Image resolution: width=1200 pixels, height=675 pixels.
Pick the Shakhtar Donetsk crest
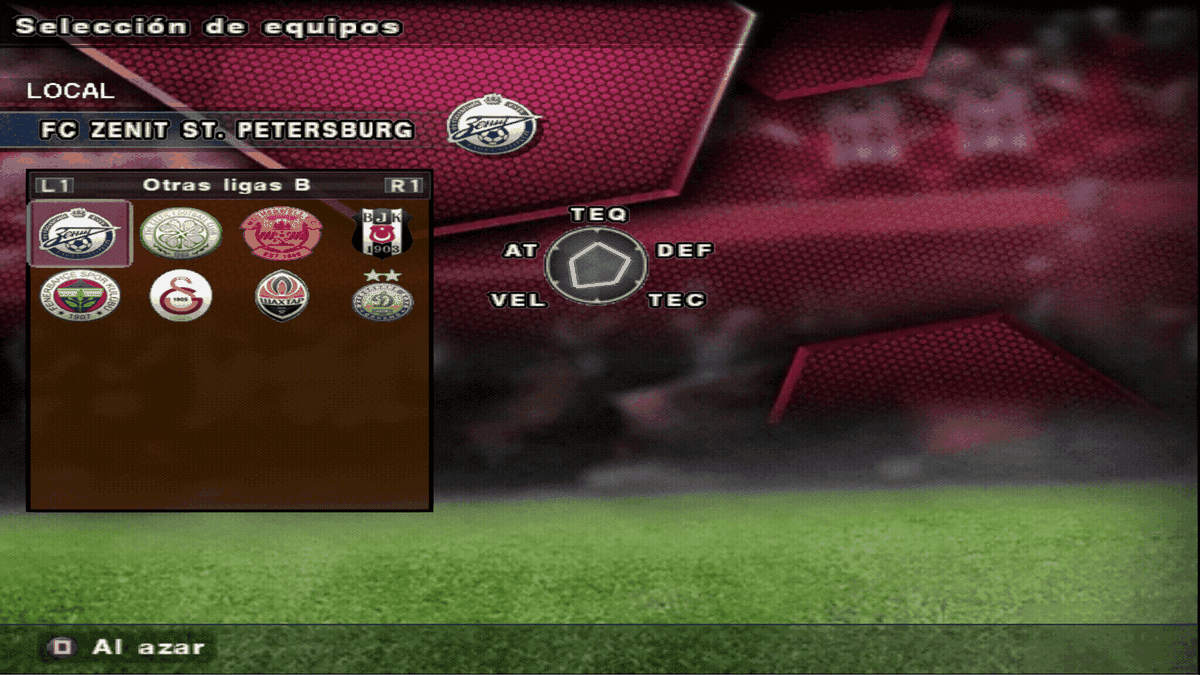tap(281, 297)
